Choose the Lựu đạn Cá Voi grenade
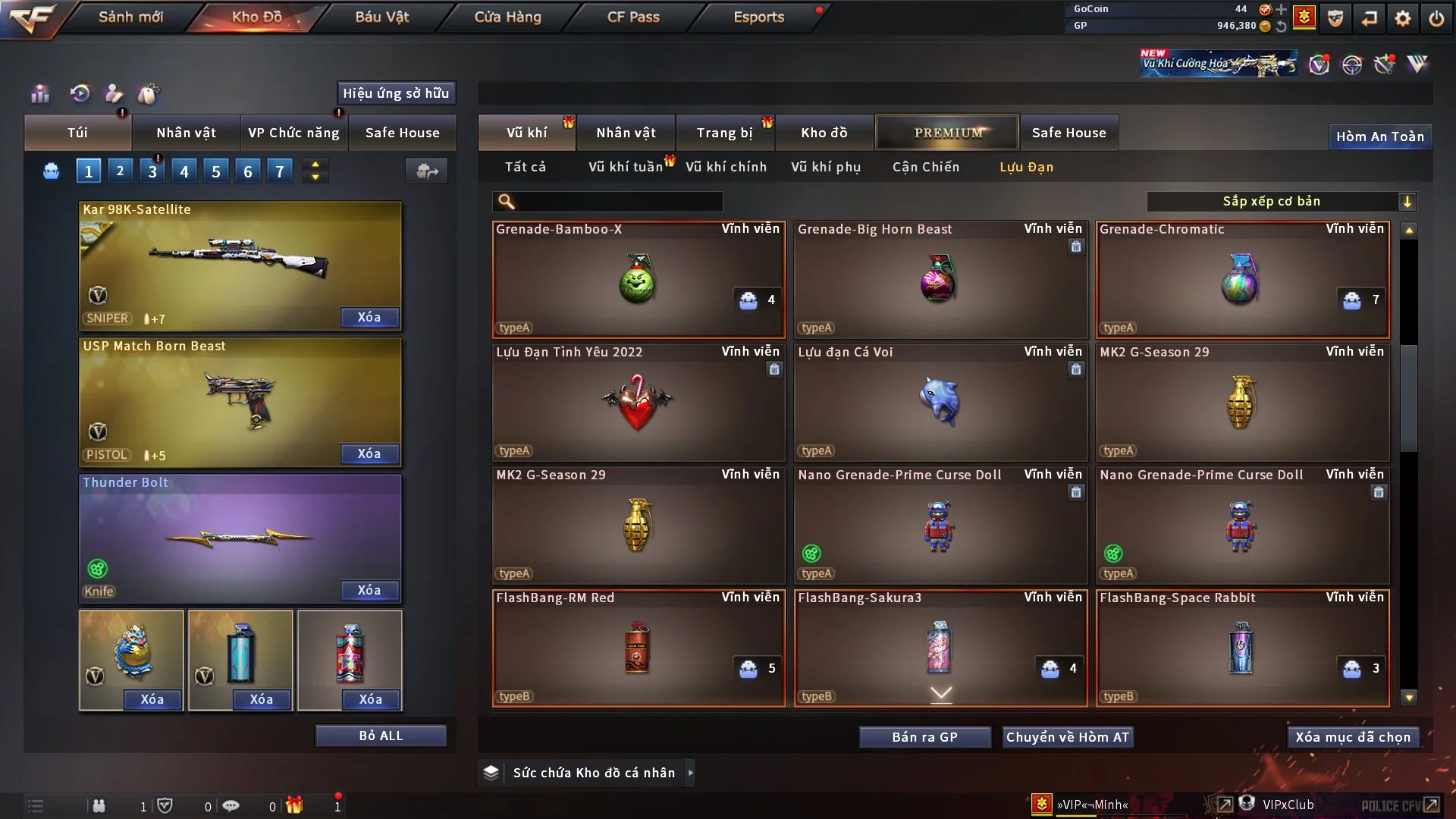This screenshot has height=819, width=1456. (x=940, y=402)
